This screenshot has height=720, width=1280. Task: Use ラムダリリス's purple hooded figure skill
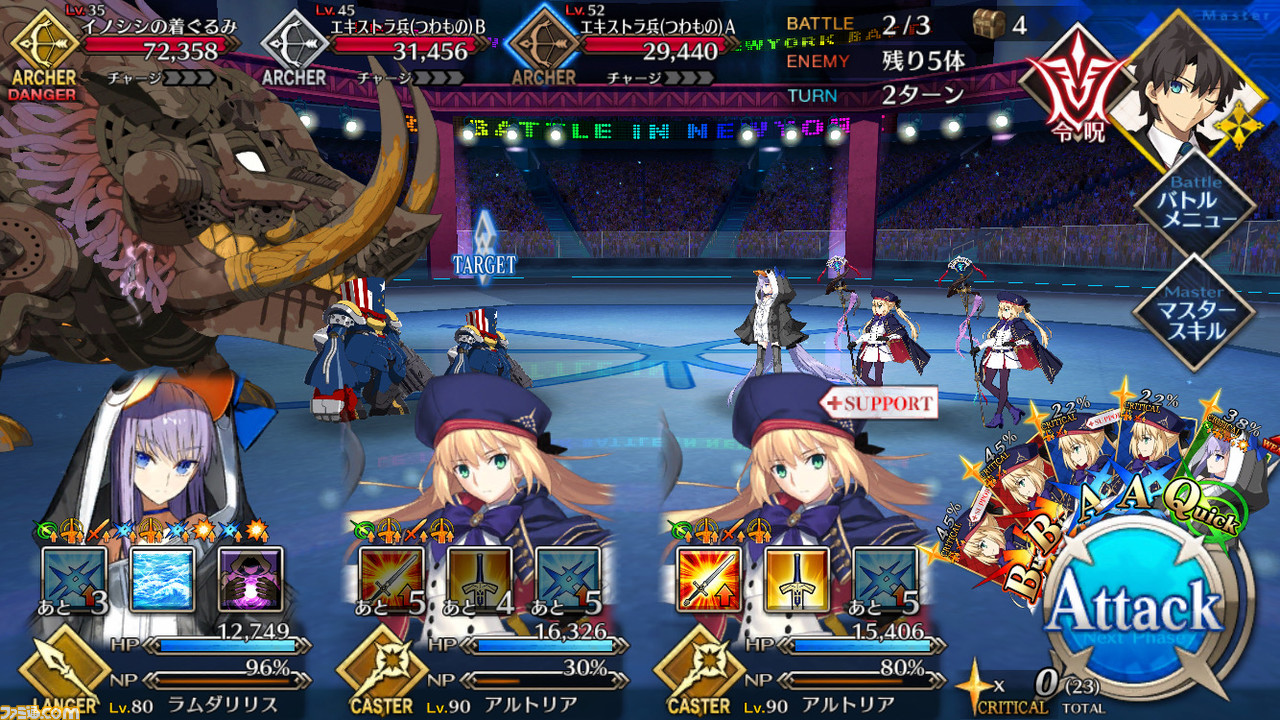[250, 579]
